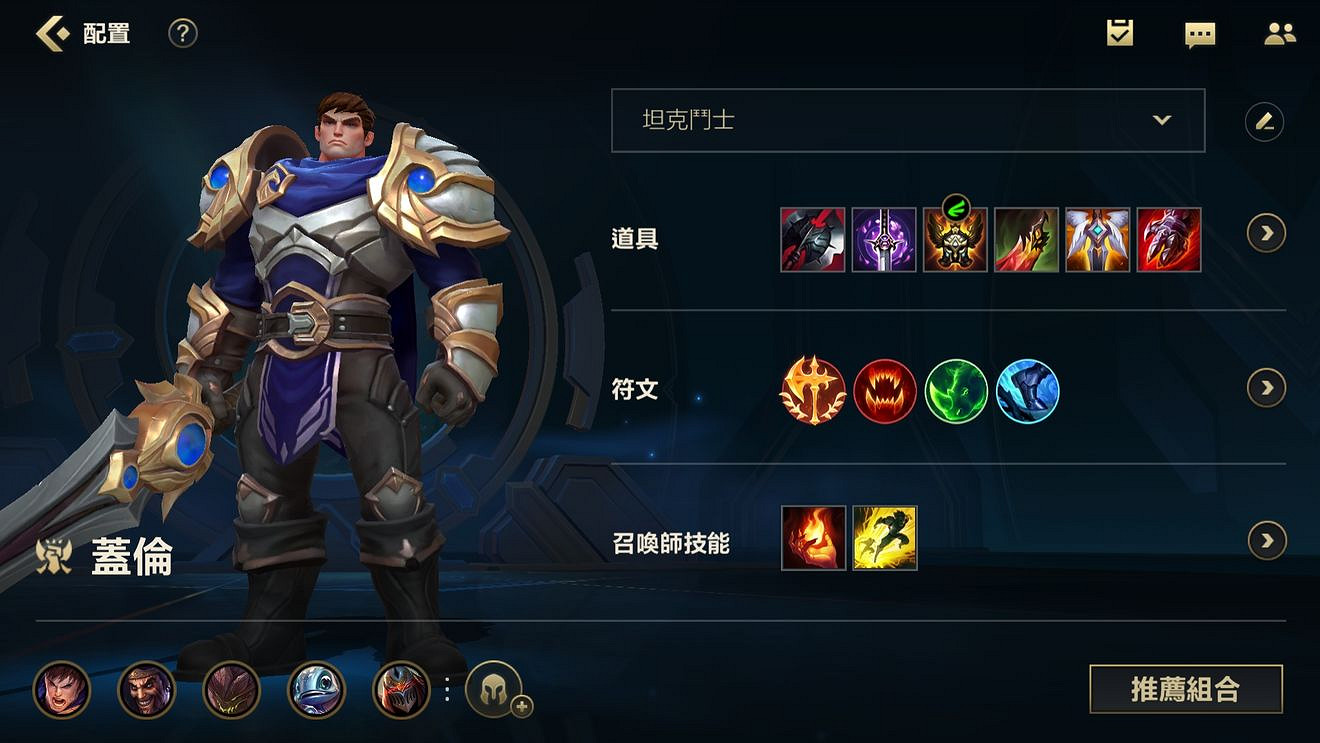1320x743 pixels.
Task: Open the tasks checklist icon at top right
Action: click(x=1120, y=33)
